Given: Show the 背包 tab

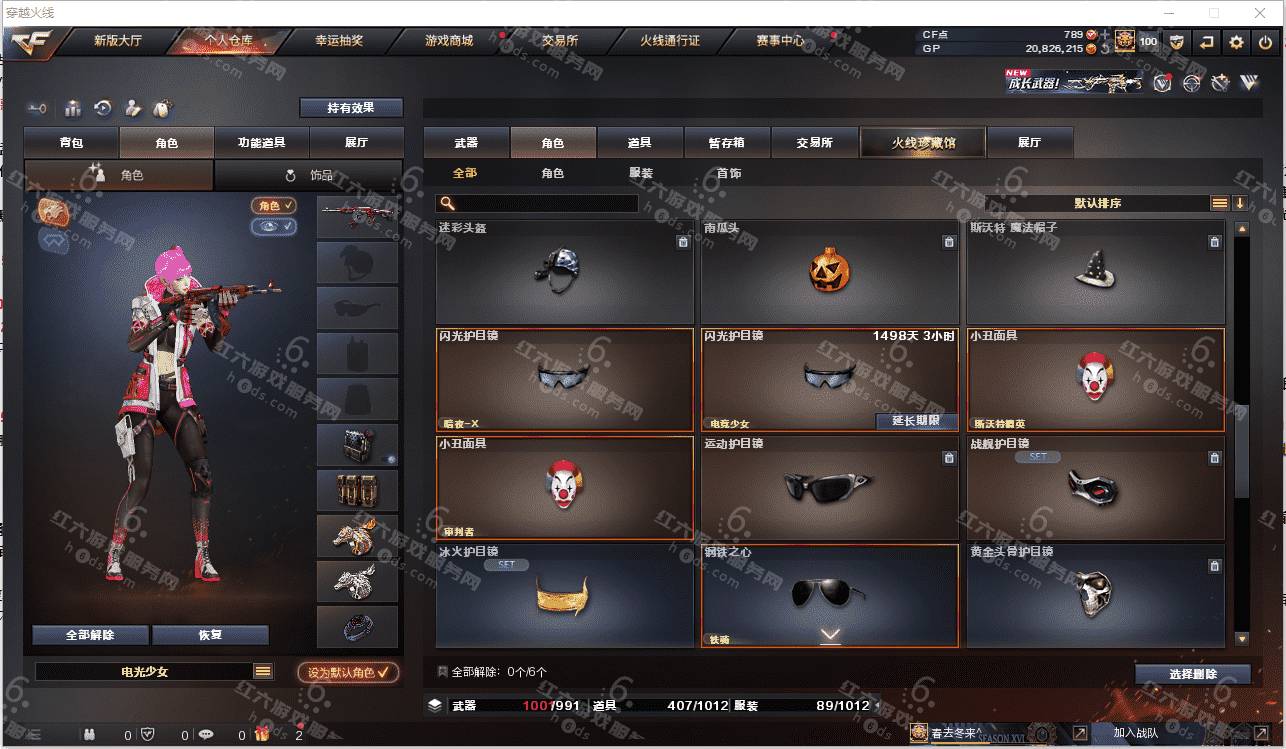Looking at the screenshot, I should [71, 143].
